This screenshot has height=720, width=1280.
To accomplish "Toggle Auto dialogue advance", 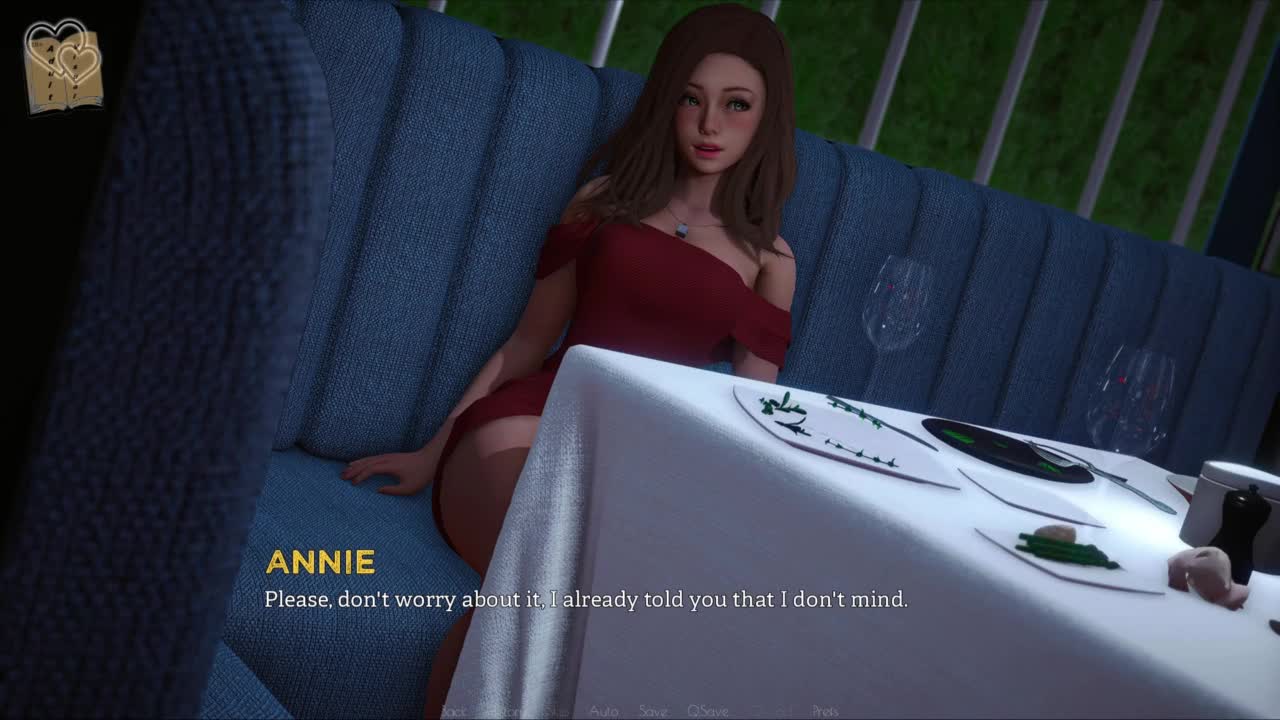I will point(603,711).
